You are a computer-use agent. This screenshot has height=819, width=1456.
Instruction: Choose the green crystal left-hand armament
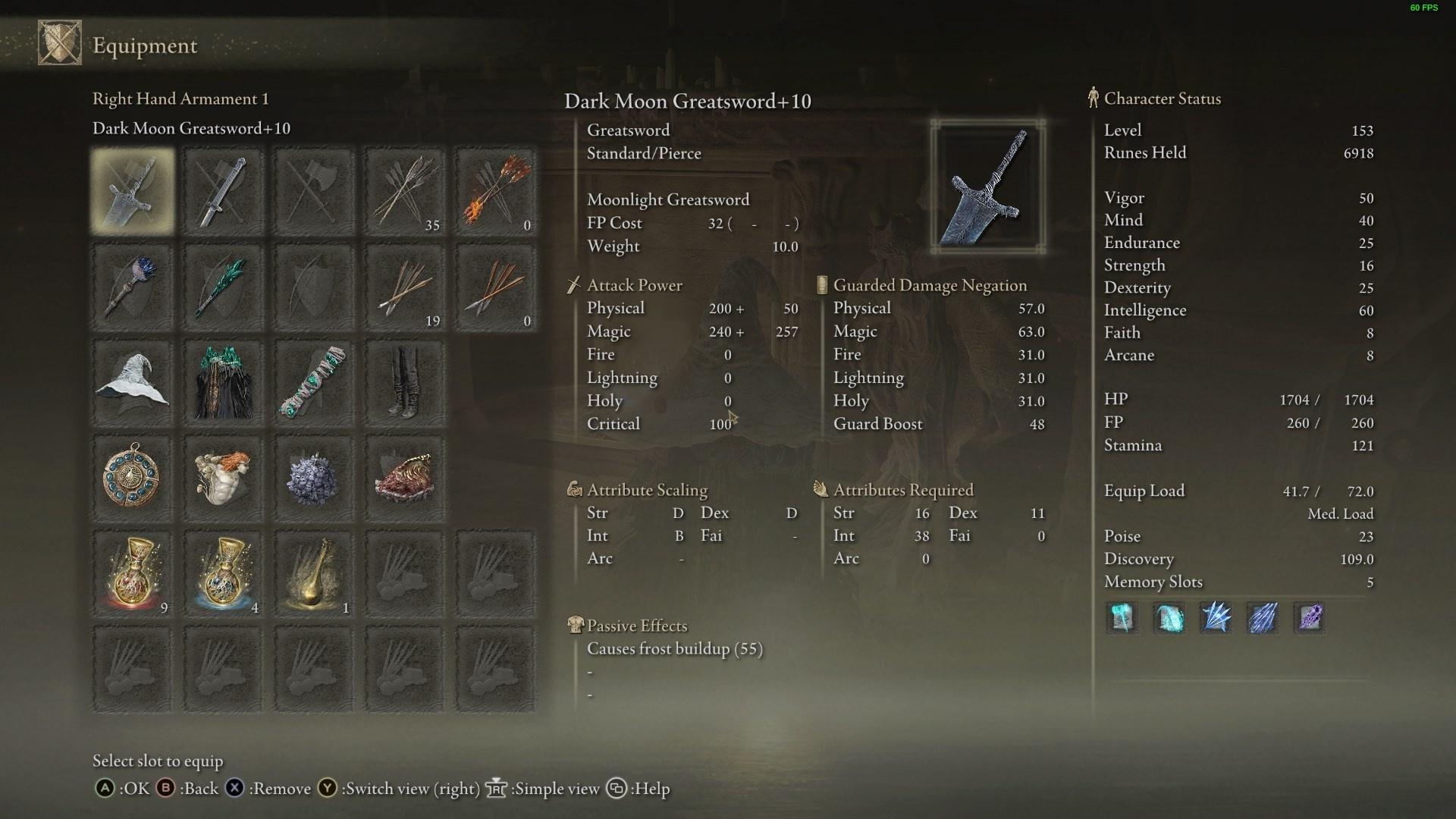(x=223, y=287)
